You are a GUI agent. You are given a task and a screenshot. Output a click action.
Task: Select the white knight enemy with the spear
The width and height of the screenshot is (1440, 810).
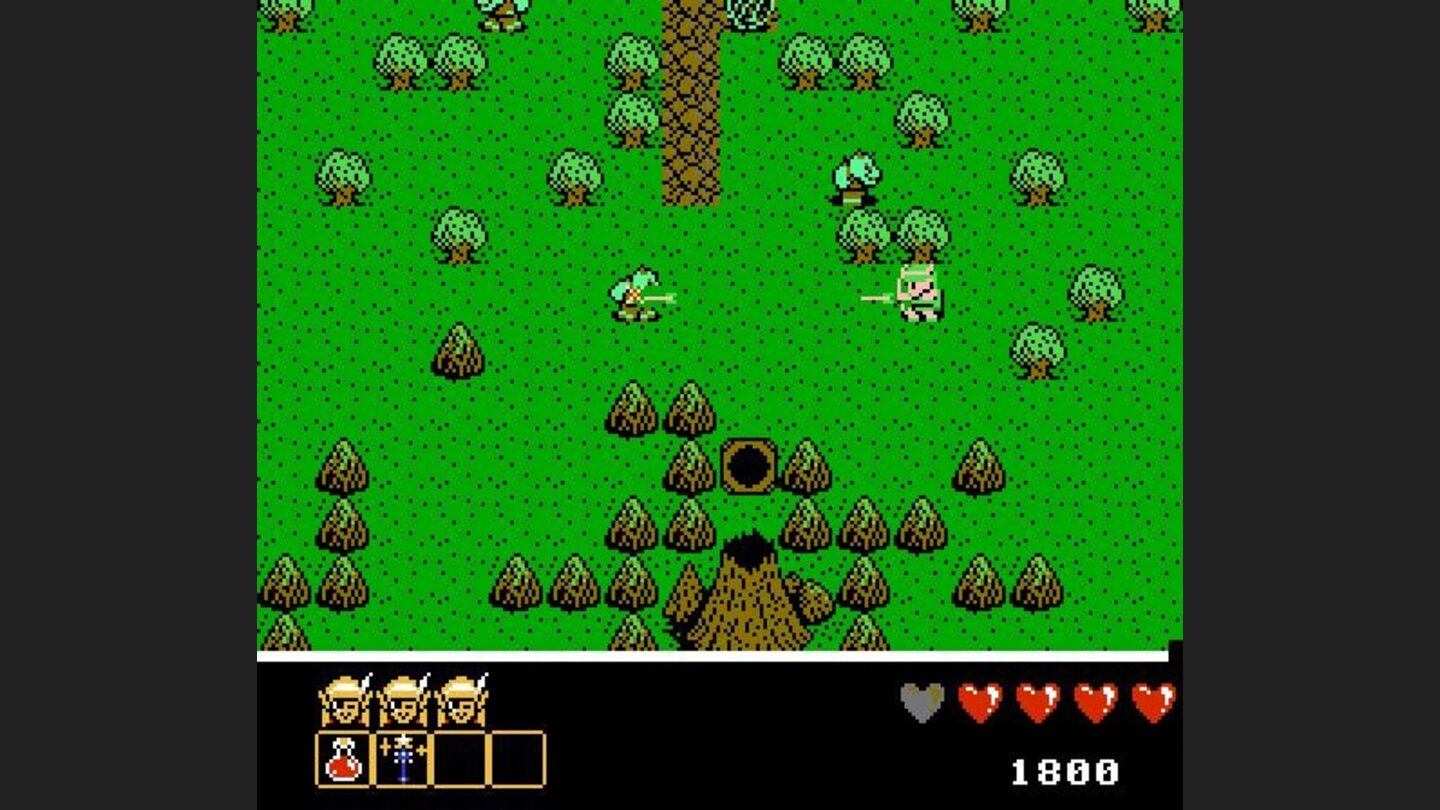918,295
